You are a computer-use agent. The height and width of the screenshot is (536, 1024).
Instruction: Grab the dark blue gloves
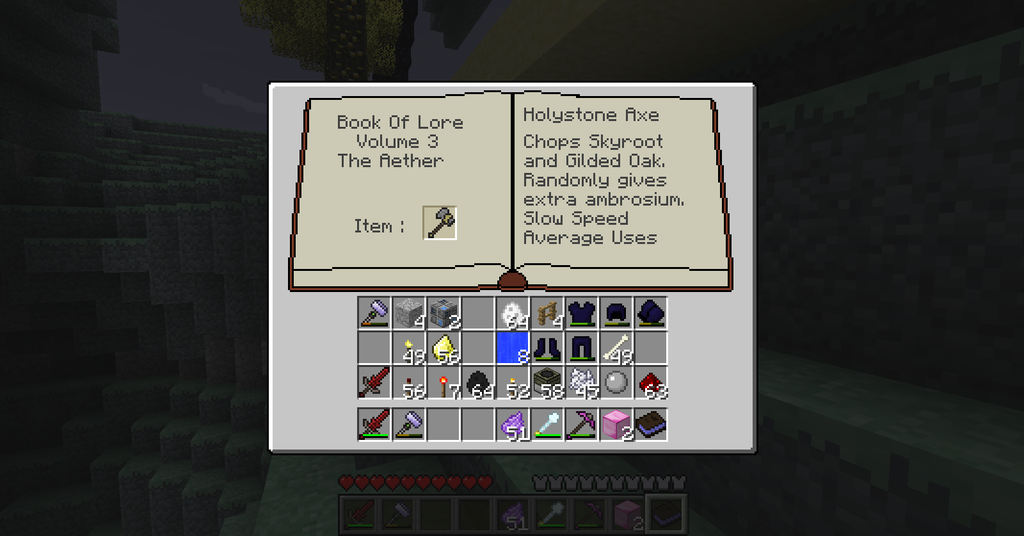pos(651,313)
